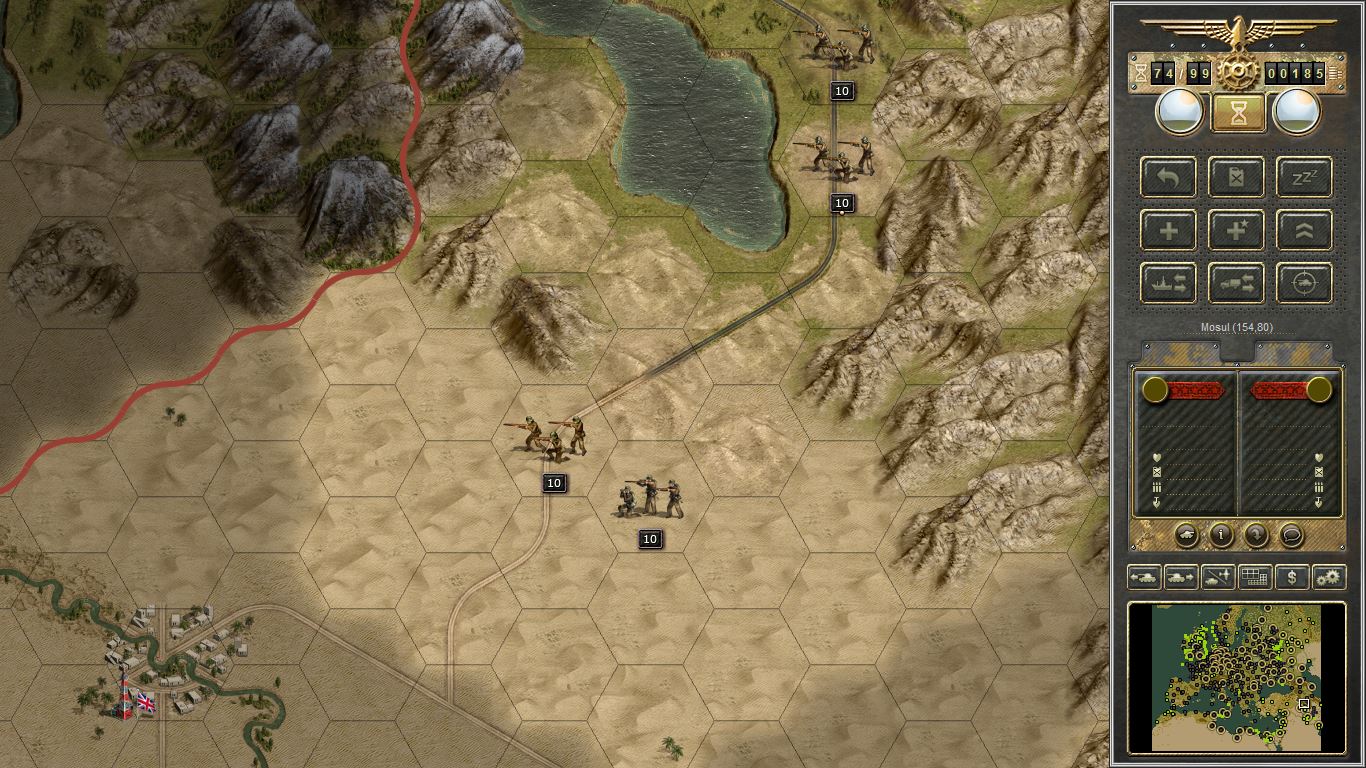
Task: Select previous unit with left tank arrow
Action: [1143, 577]
